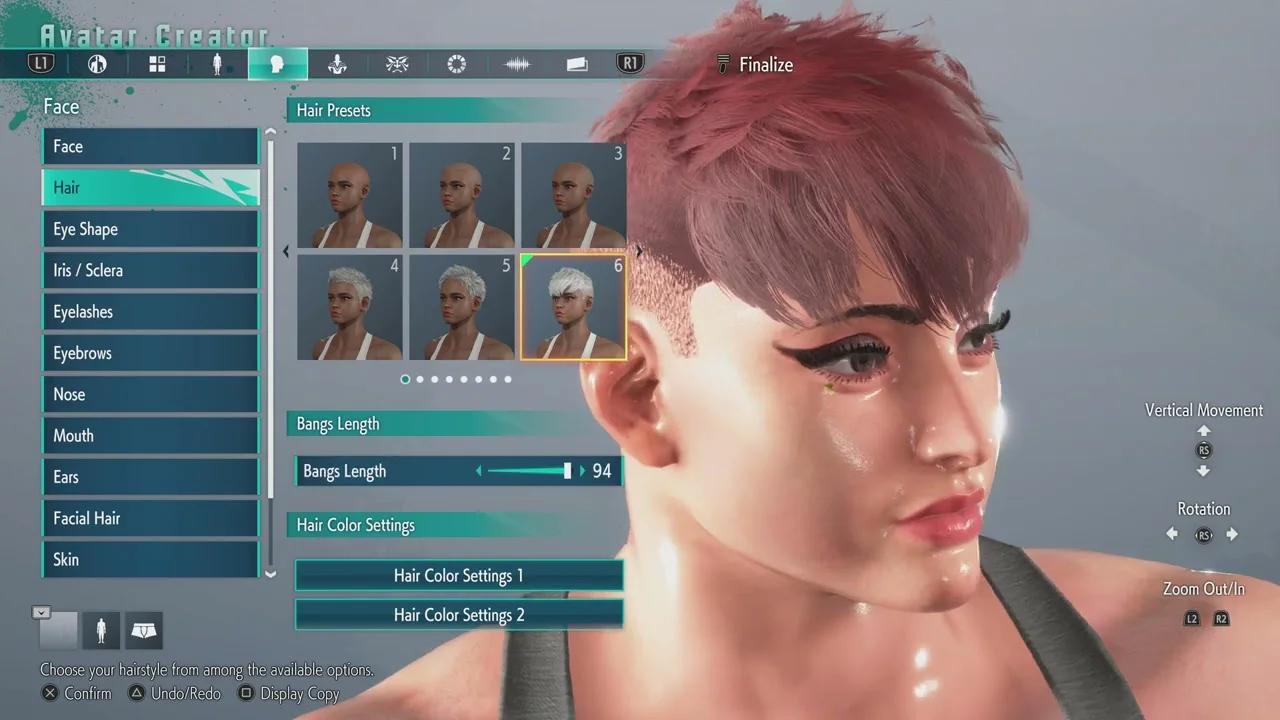Image resolution: width=1280 pixels, height=720 pixels.
Task: Select the full Body customization icon
Action: click(x=217, y=63)
